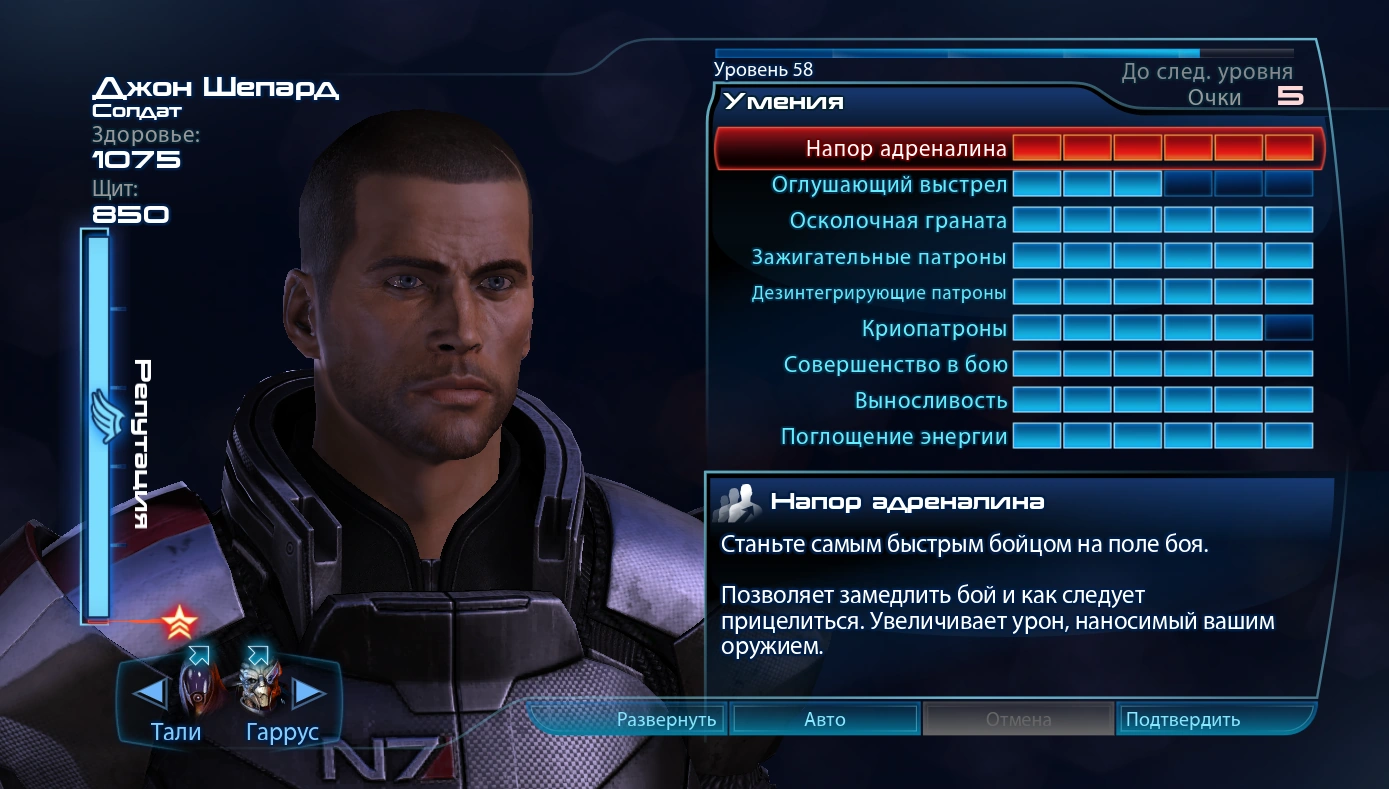Click the Развернуть button

click(x=666, y=719)
